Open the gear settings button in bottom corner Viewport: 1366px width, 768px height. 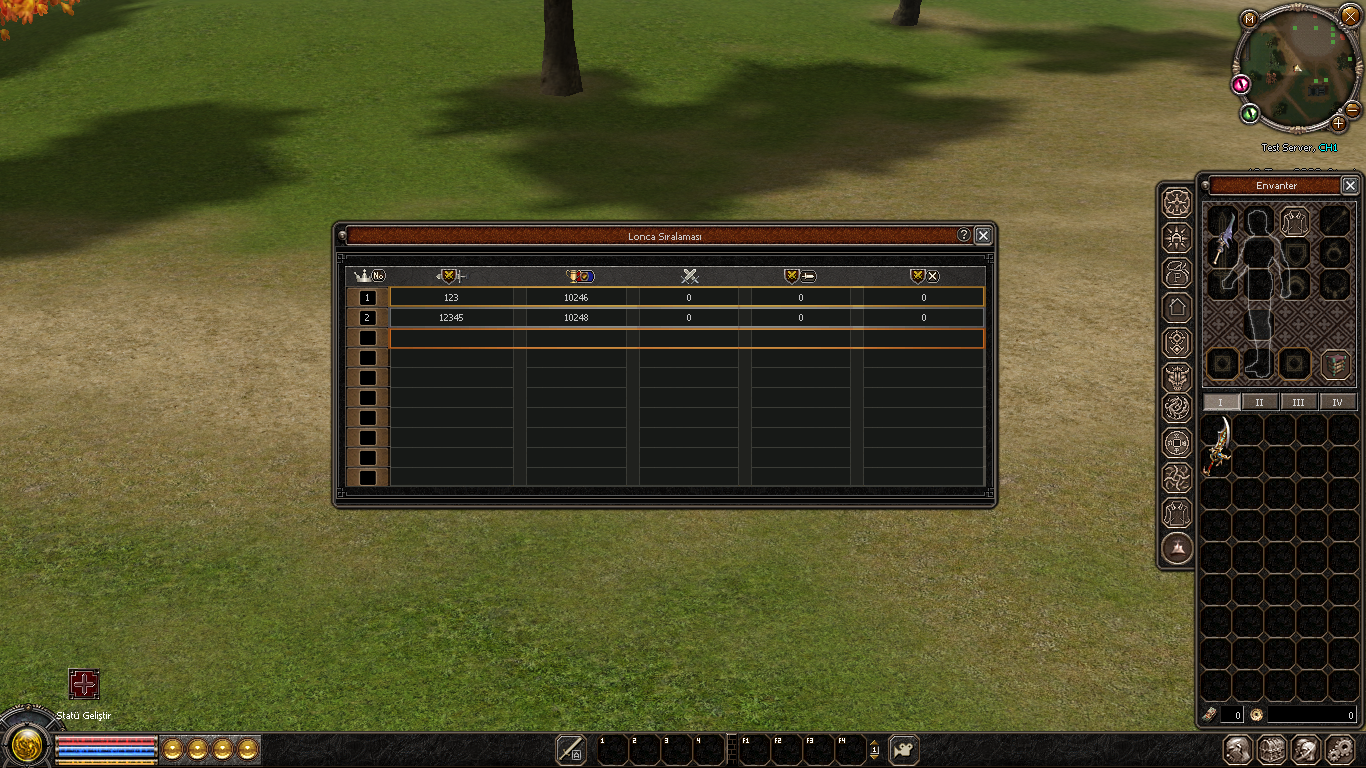pos(1339,750)
